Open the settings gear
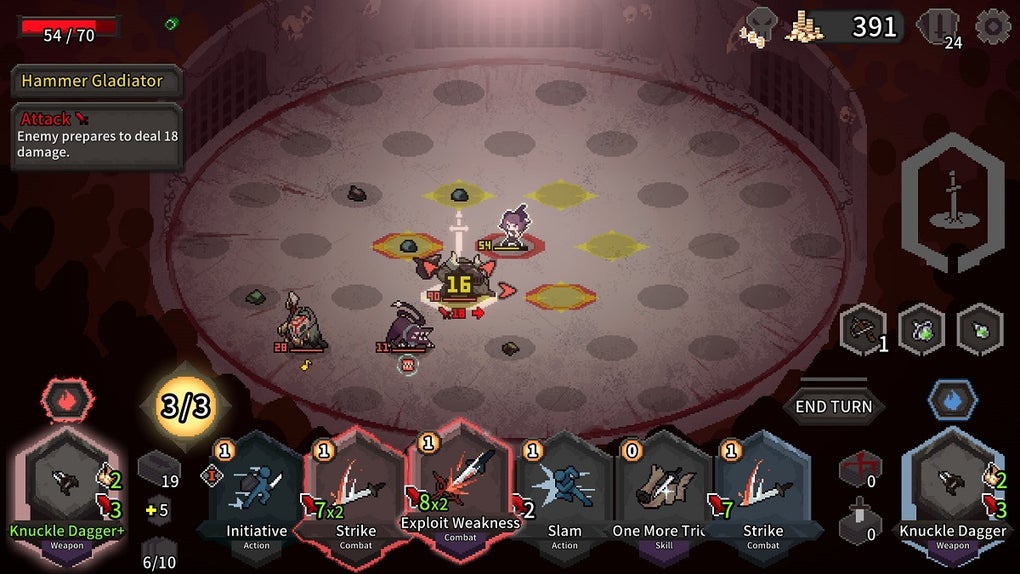Screen dimensions: 1020x574 (x=992, y=27)
